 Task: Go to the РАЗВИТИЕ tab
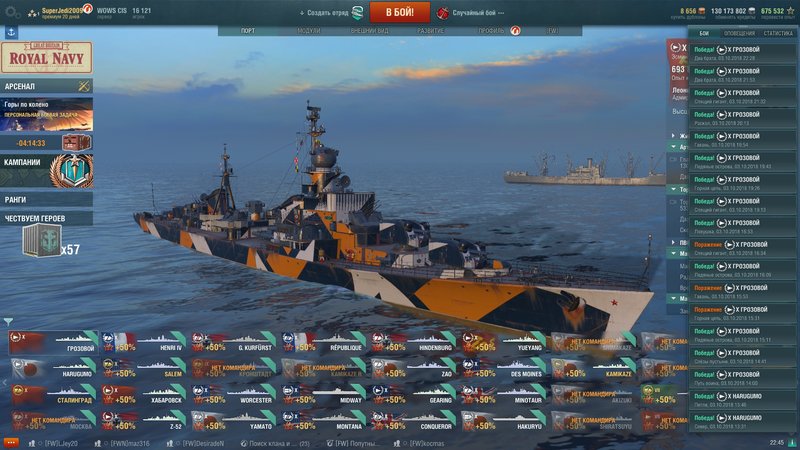(431, 32)
